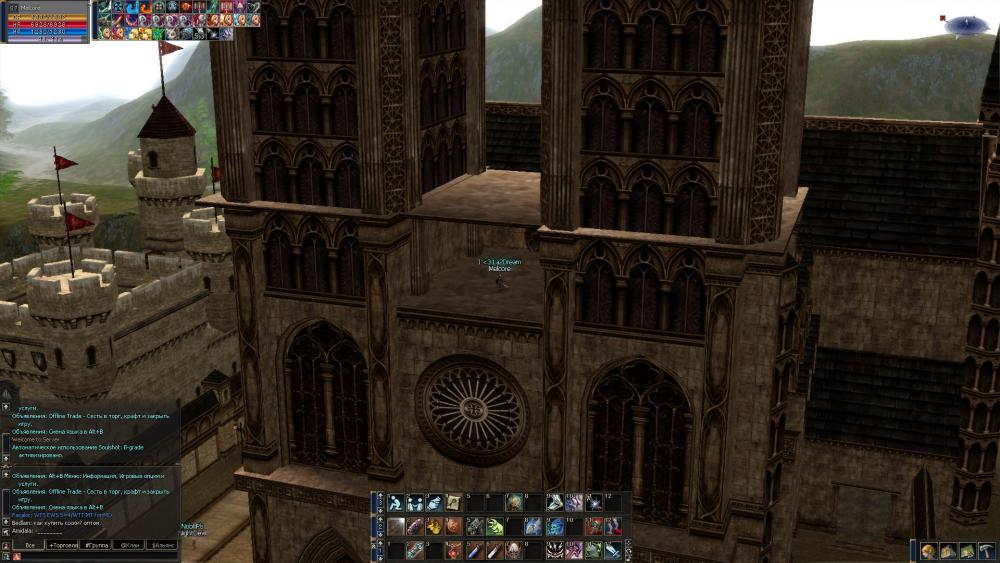Switch to the @Клан clan chat tab
Viewport: 1000px width, 563px height.
click(129, 545)
